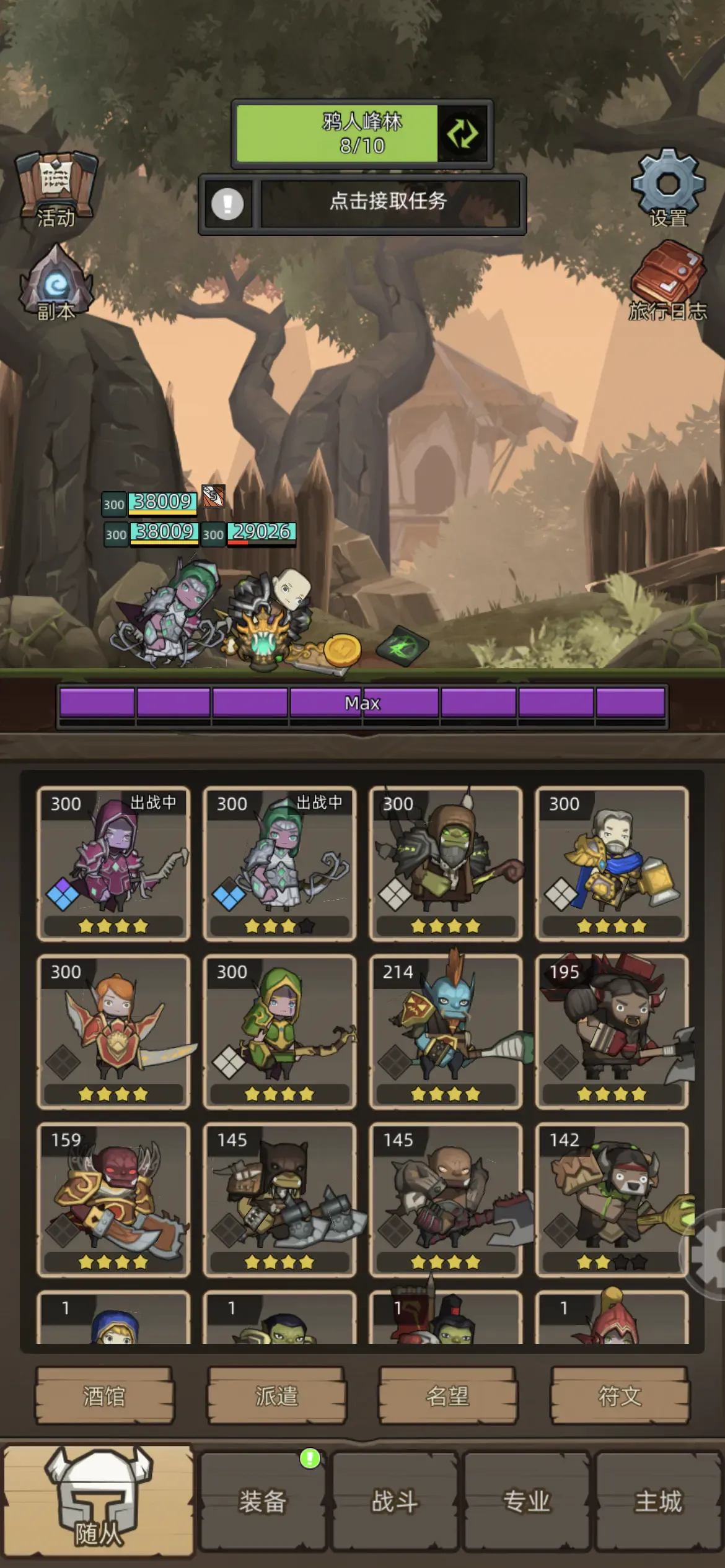Select the level 214 blue troll follower
This screenshot has width=725, height=1568.
pos(446,1031)
